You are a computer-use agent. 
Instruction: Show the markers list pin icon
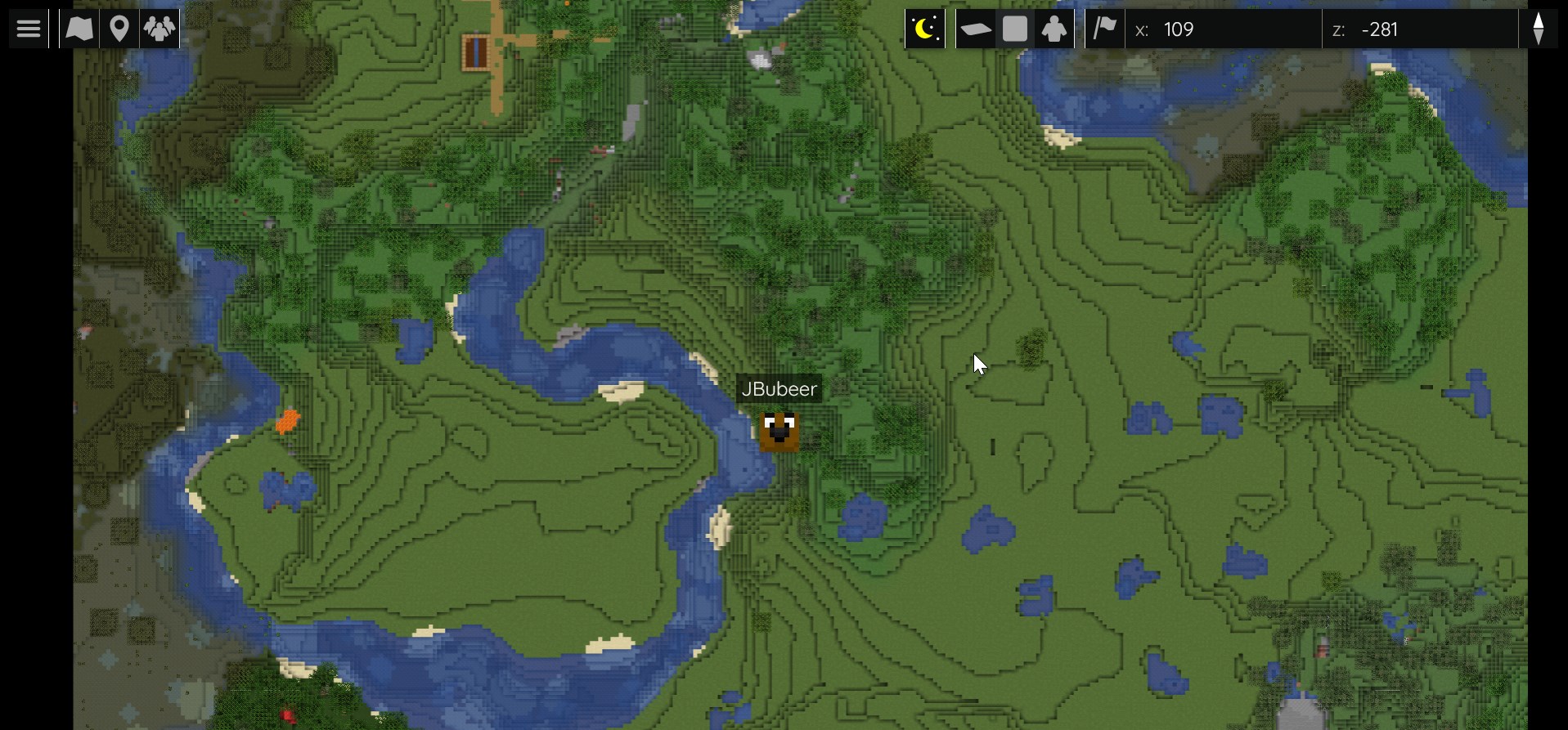point(119,29)
